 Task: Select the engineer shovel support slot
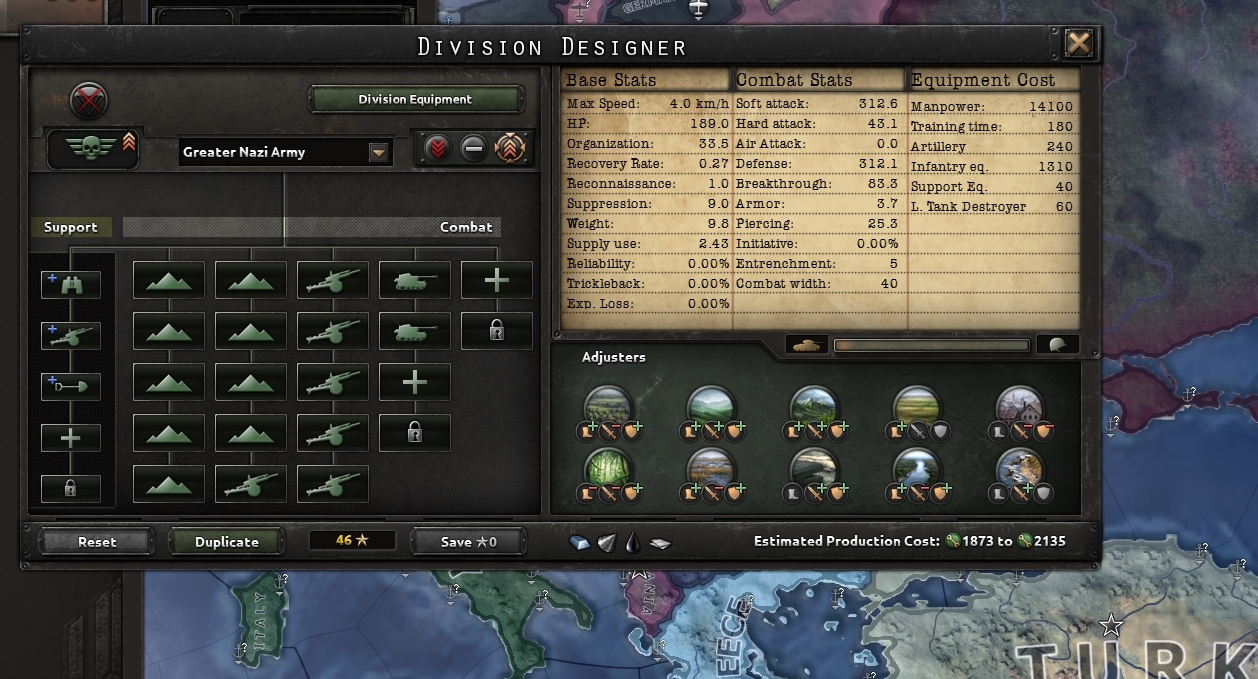[x=71, y=386]
